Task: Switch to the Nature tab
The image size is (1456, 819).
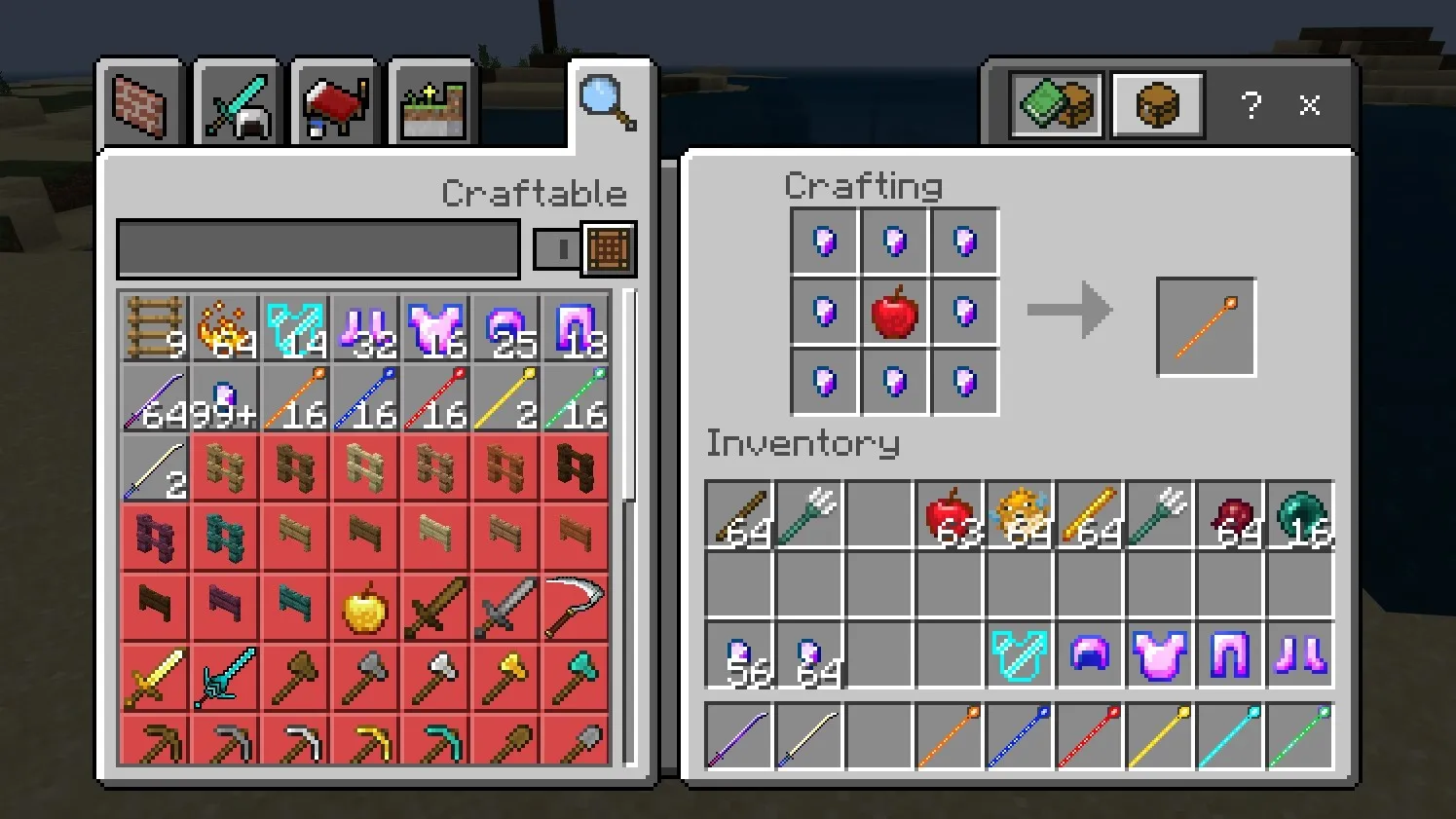Action: pos(431,102)
